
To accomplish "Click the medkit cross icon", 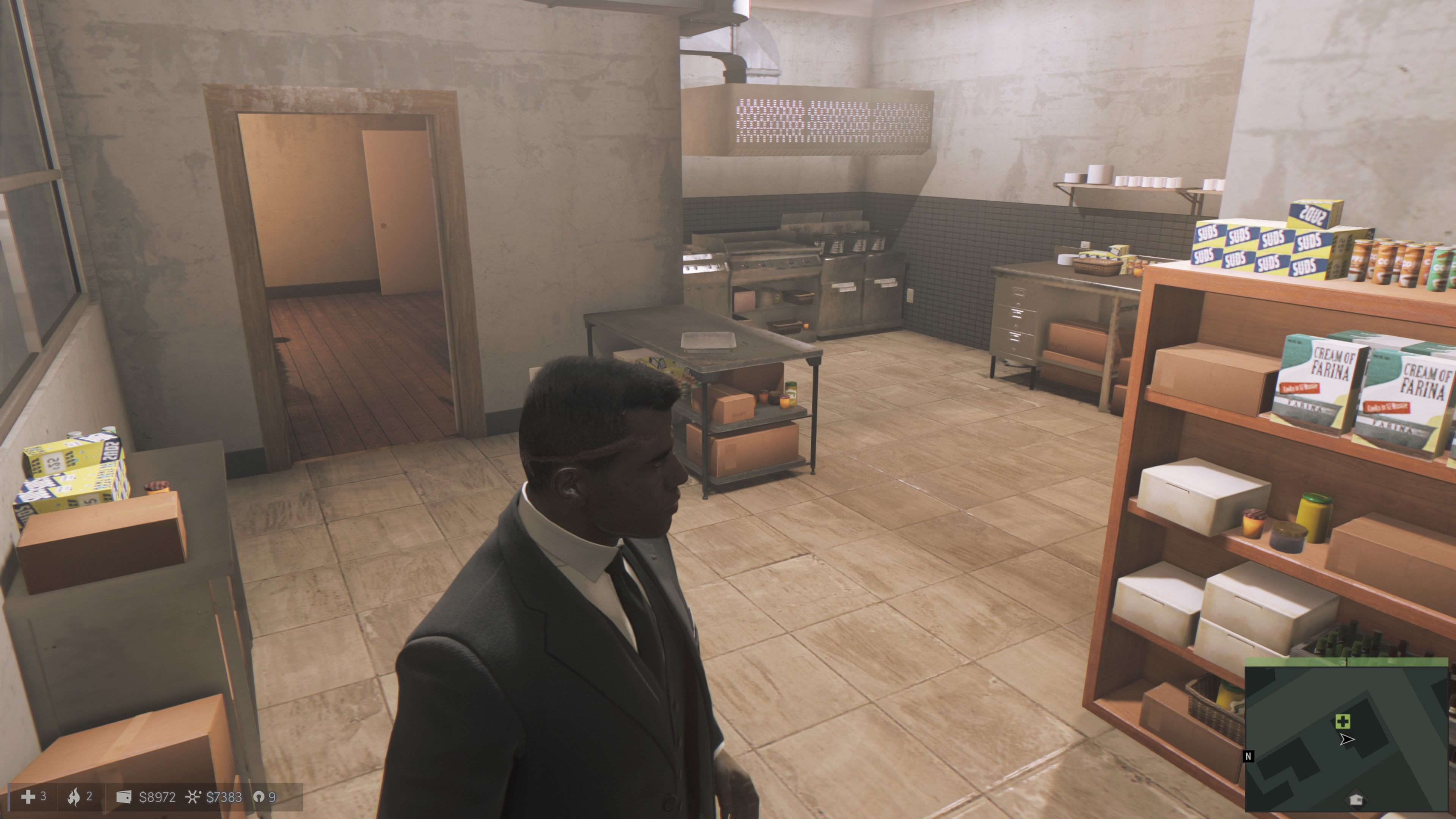I will 28,797.
